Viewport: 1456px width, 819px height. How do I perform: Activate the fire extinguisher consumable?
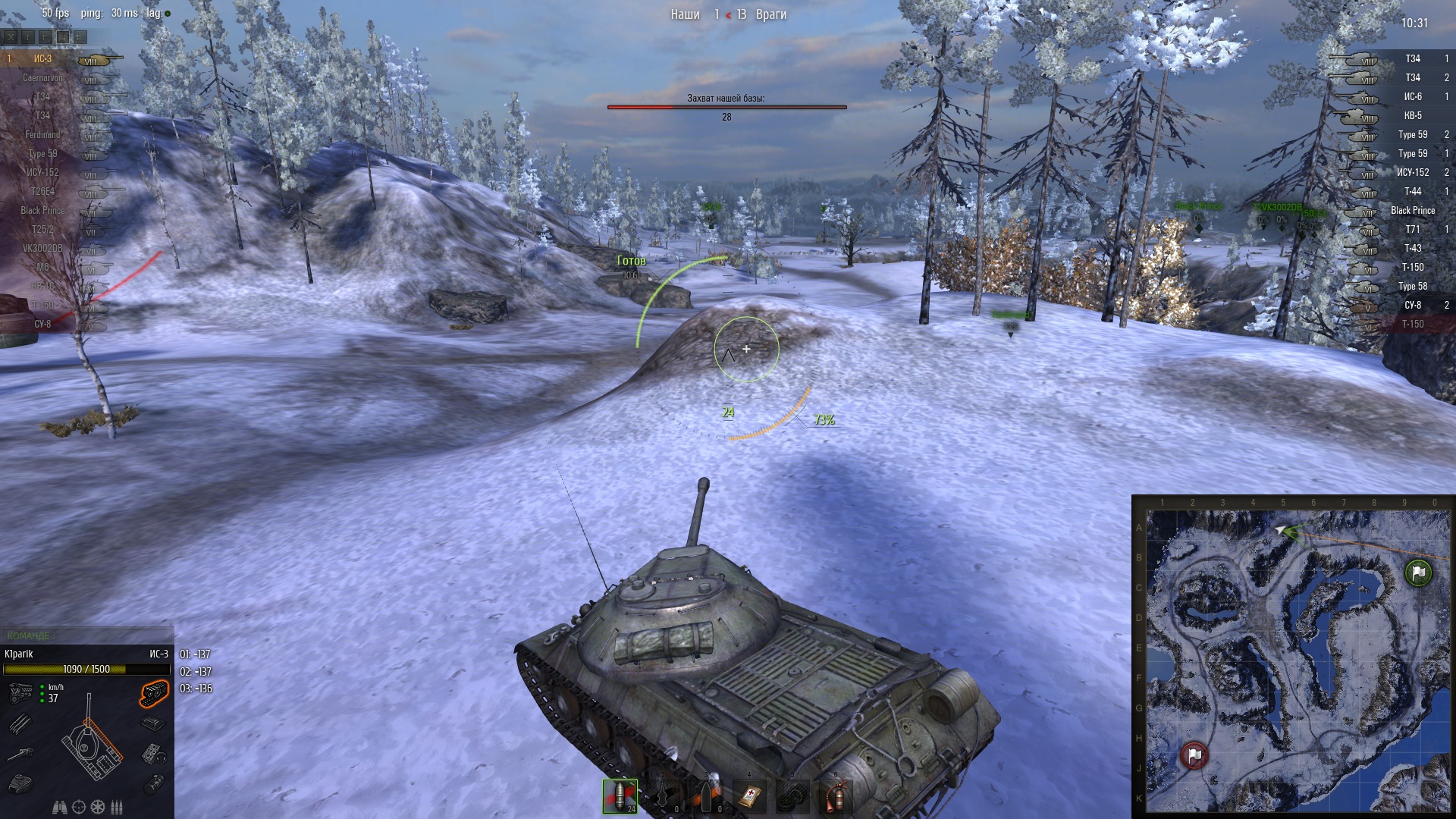(836, 795)
